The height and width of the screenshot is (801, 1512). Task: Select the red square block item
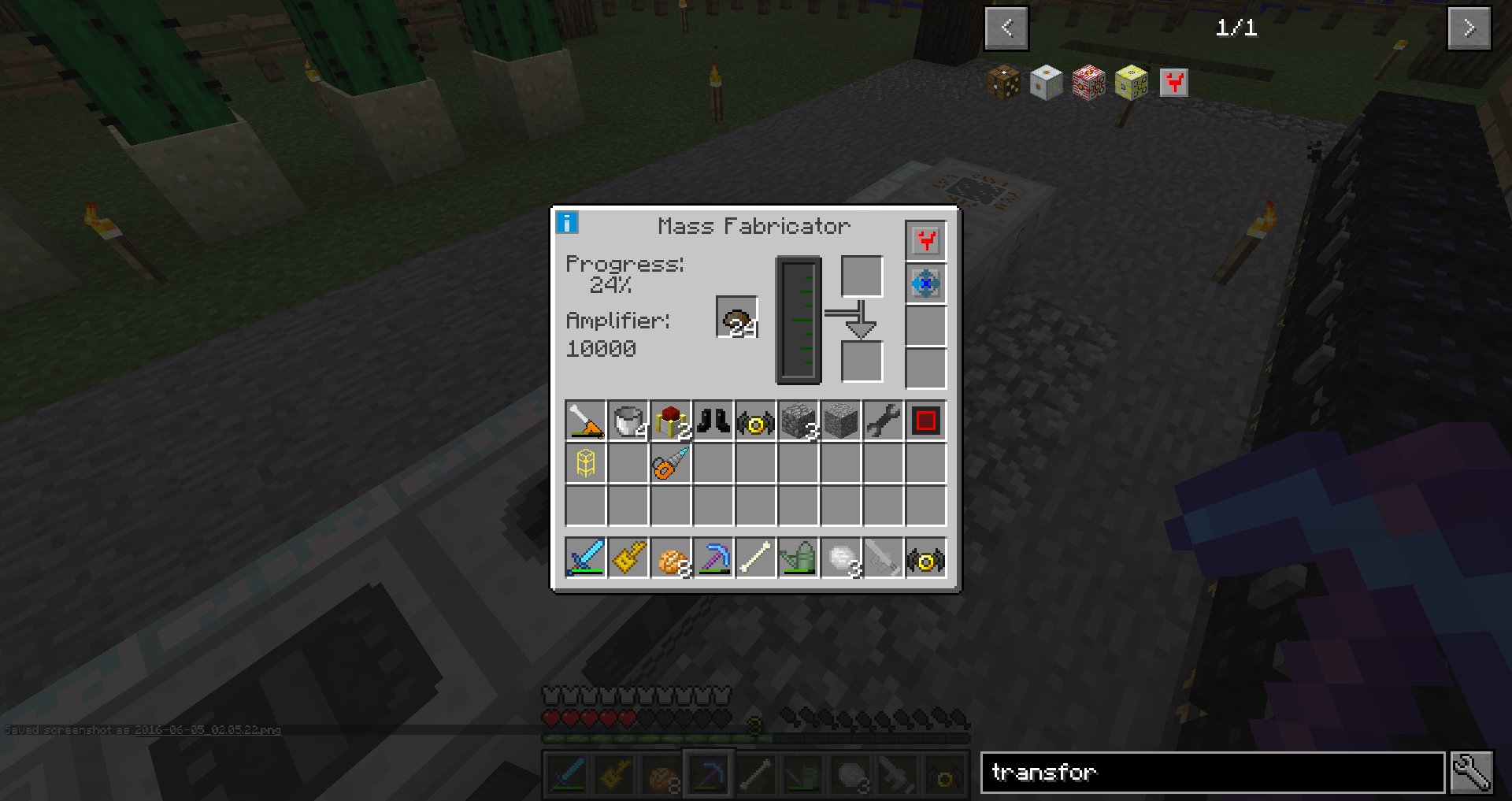coord(926,421)
